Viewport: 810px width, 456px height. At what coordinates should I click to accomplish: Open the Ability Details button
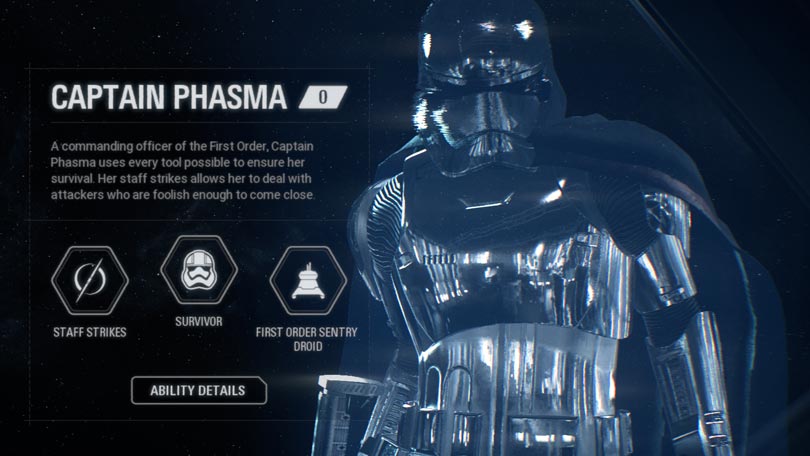[x=199, y=390]
